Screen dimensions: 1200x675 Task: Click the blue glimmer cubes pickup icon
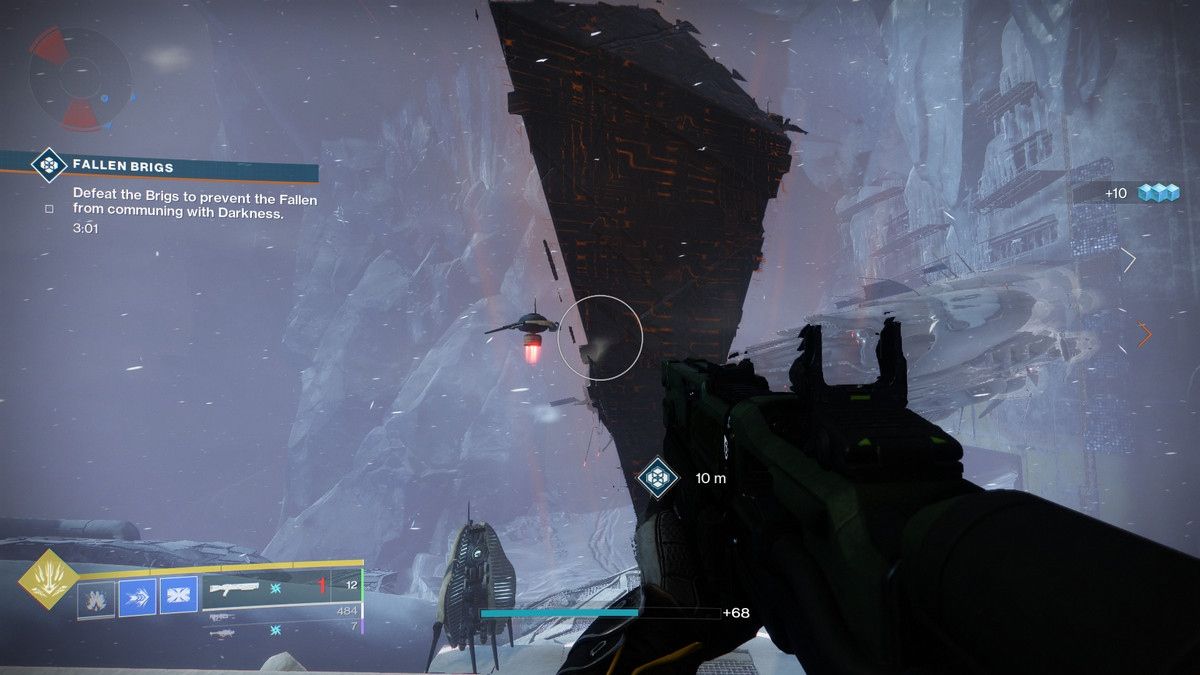1161,193
